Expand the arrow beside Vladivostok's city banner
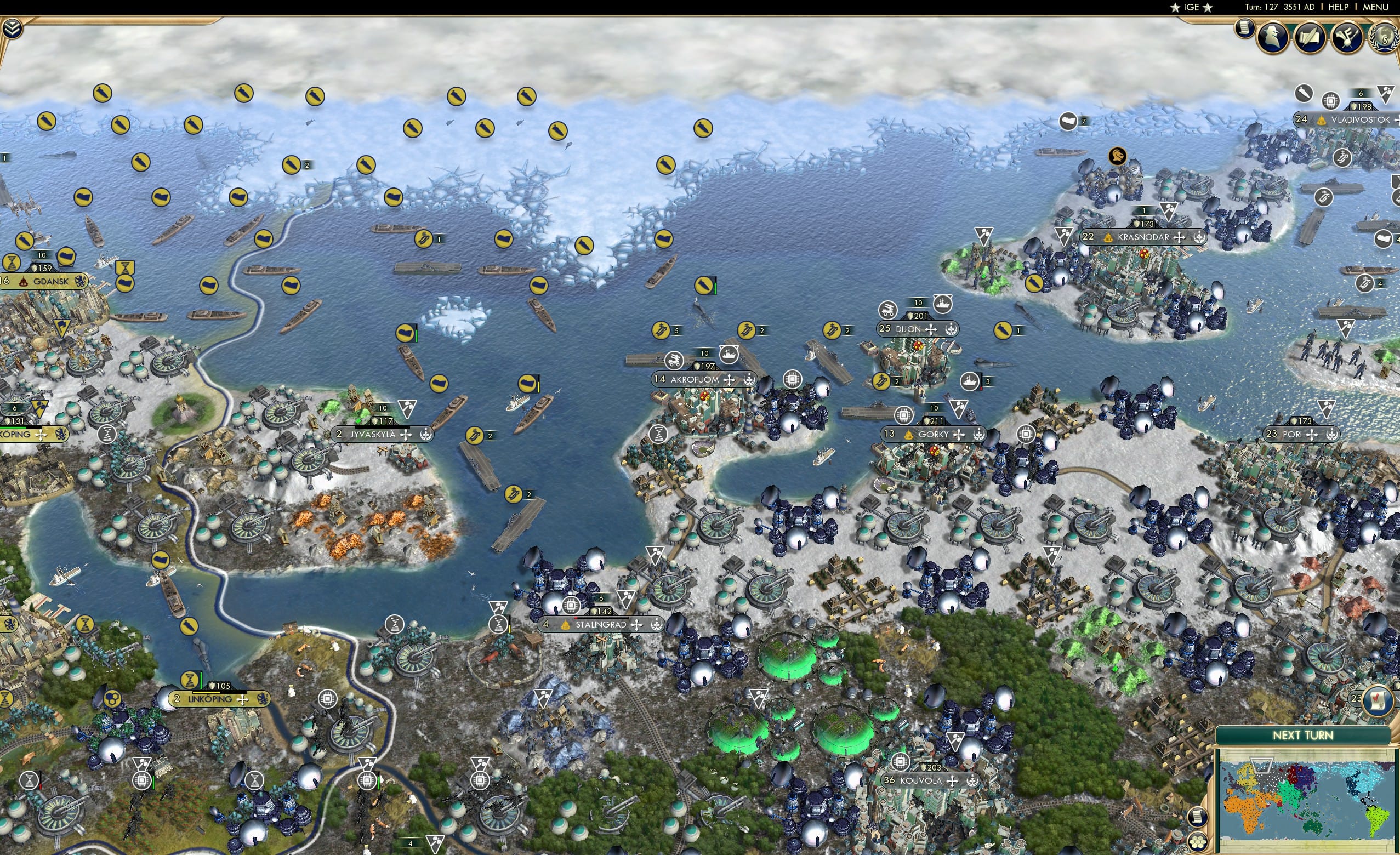This screenshot has width=1400, height=855. (x=1397, y=120)
